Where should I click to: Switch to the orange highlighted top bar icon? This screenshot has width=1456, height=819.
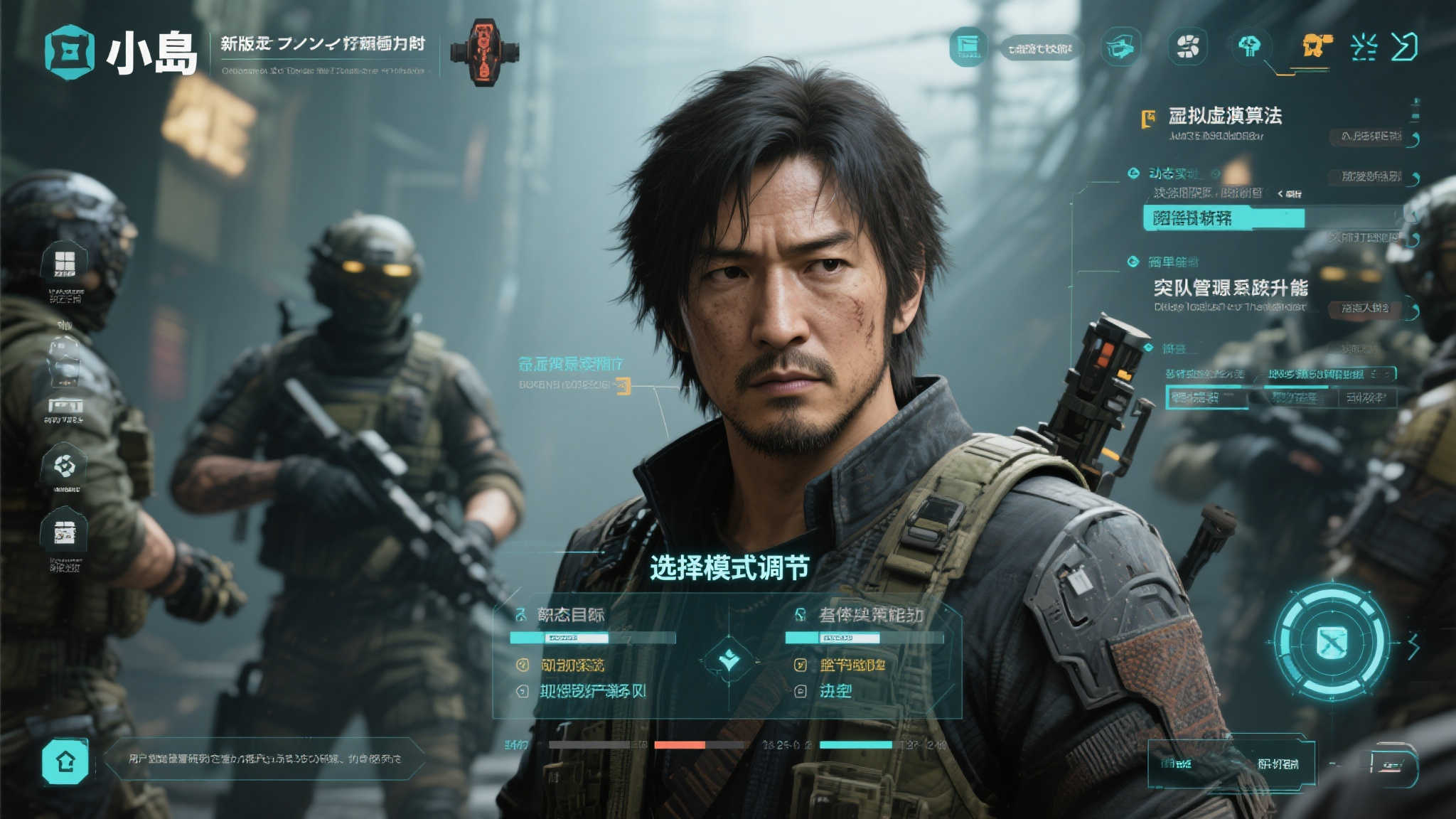tap(1315, 46)
